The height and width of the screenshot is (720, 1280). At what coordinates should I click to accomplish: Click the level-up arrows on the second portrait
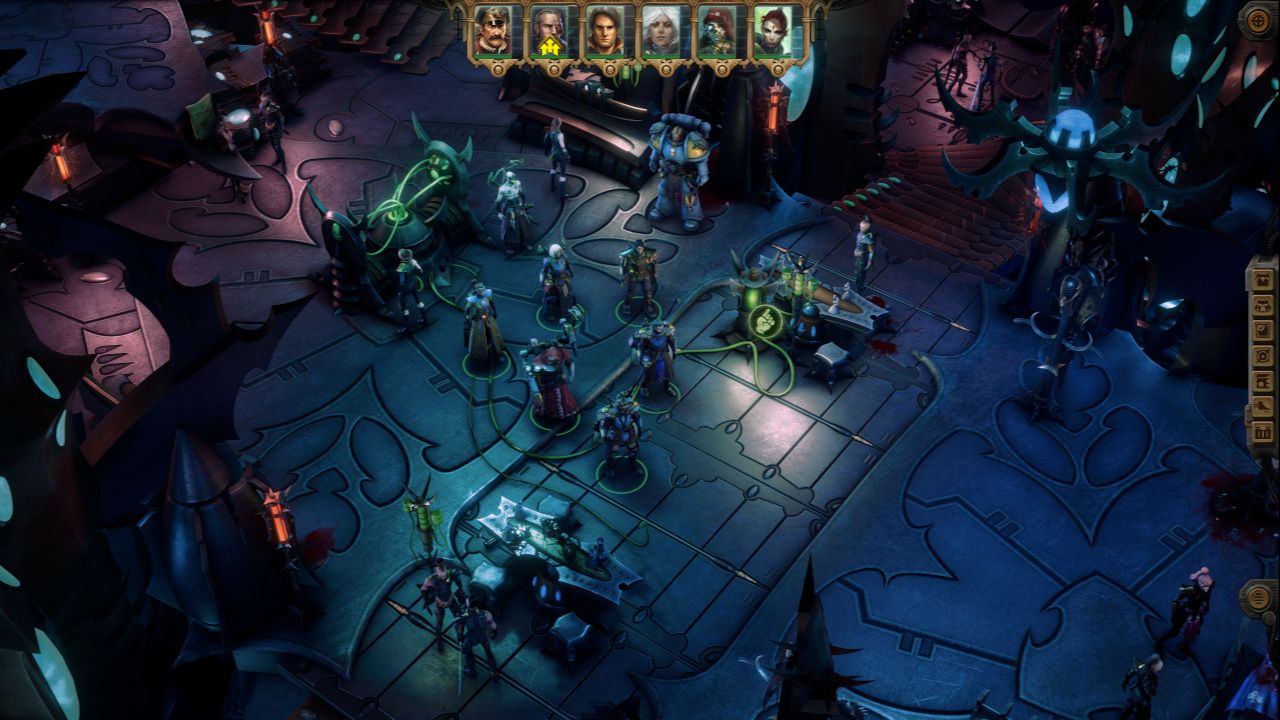(x=550, y=44)
